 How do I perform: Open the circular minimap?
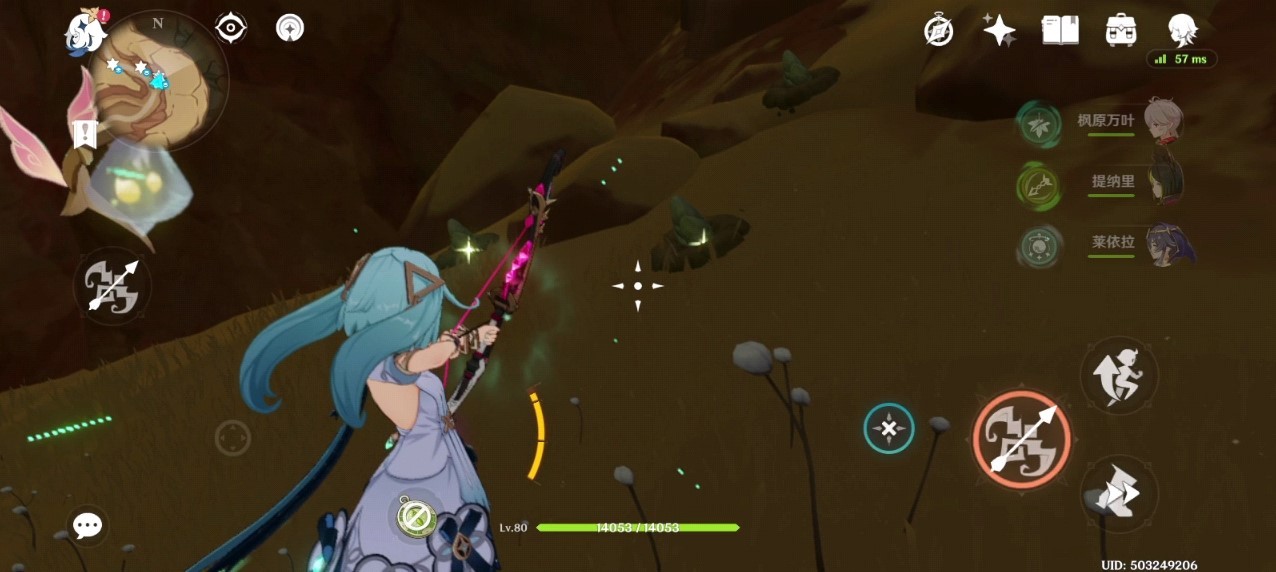point(158,81)
